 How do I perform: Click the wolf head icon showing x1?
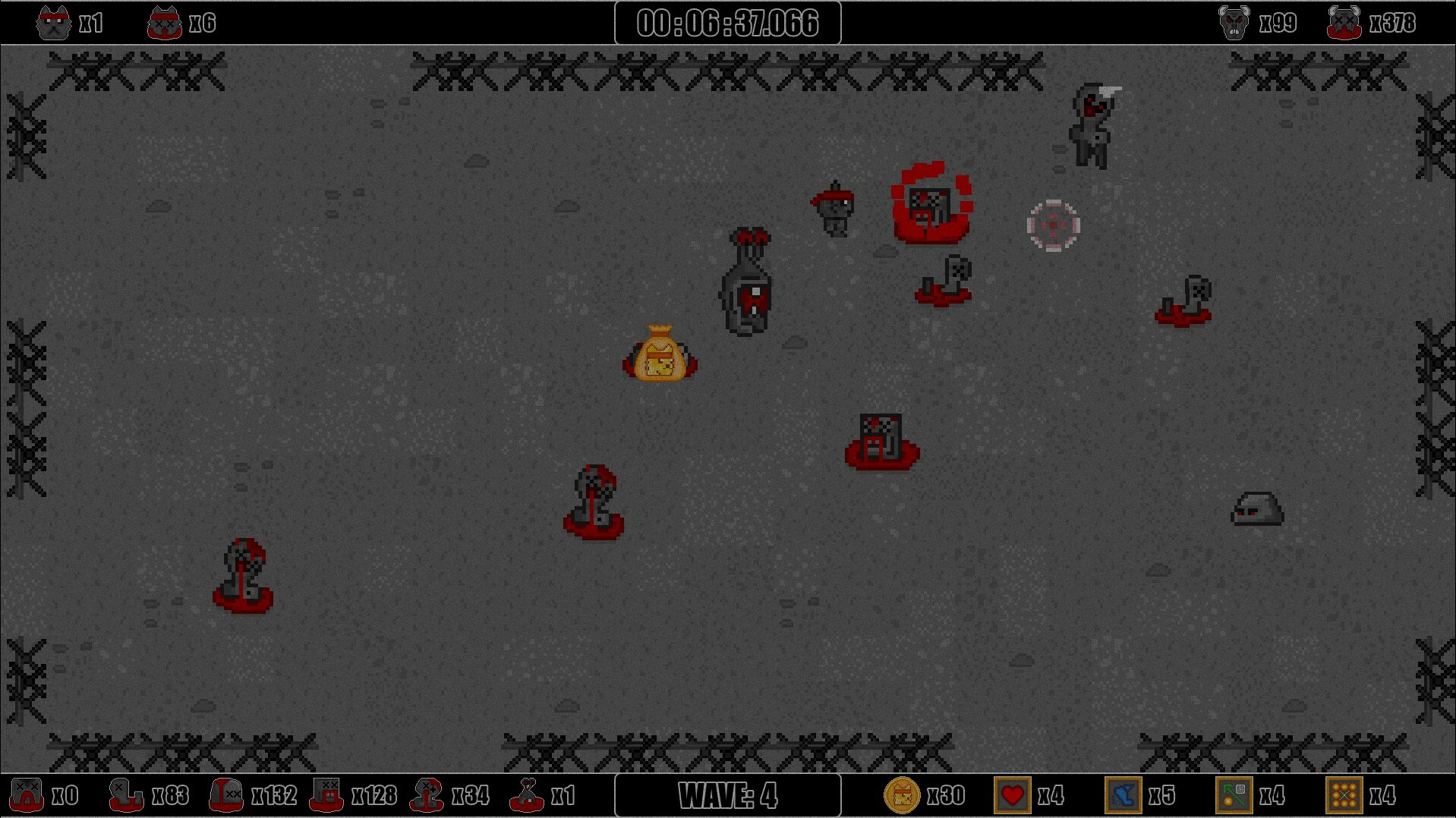[53, 20]
